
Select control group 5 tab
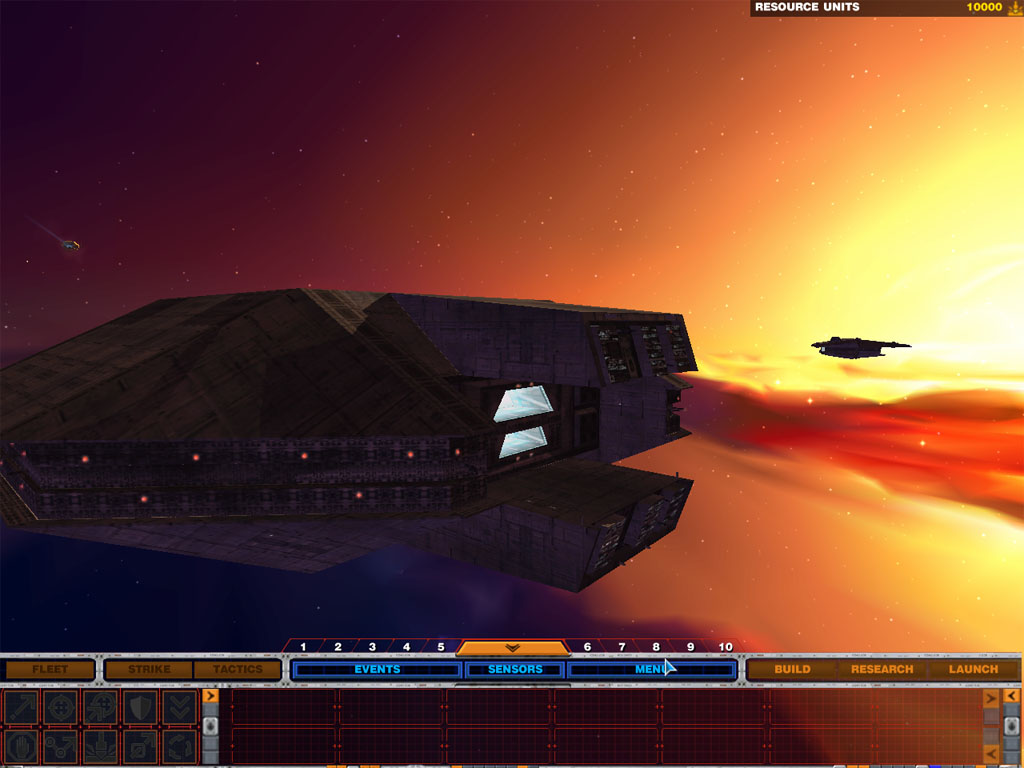click(x=440, y=647)
